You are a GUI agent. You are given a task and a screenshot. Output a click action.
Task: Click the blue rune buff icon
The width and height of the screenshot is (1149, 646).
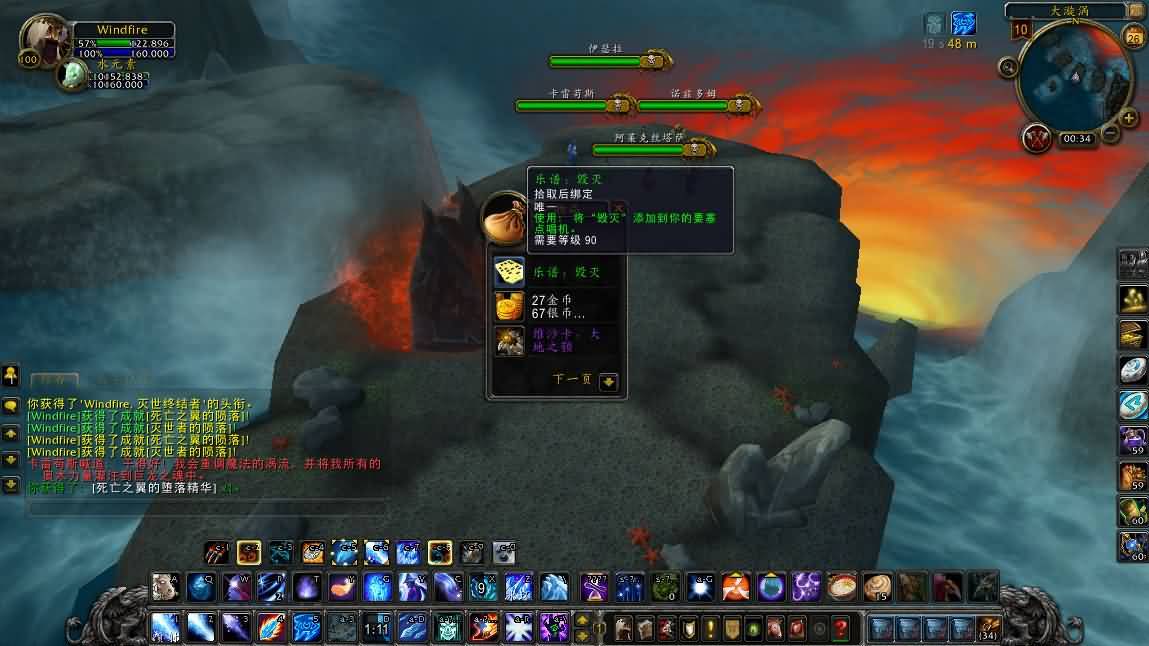pos(963,24)
